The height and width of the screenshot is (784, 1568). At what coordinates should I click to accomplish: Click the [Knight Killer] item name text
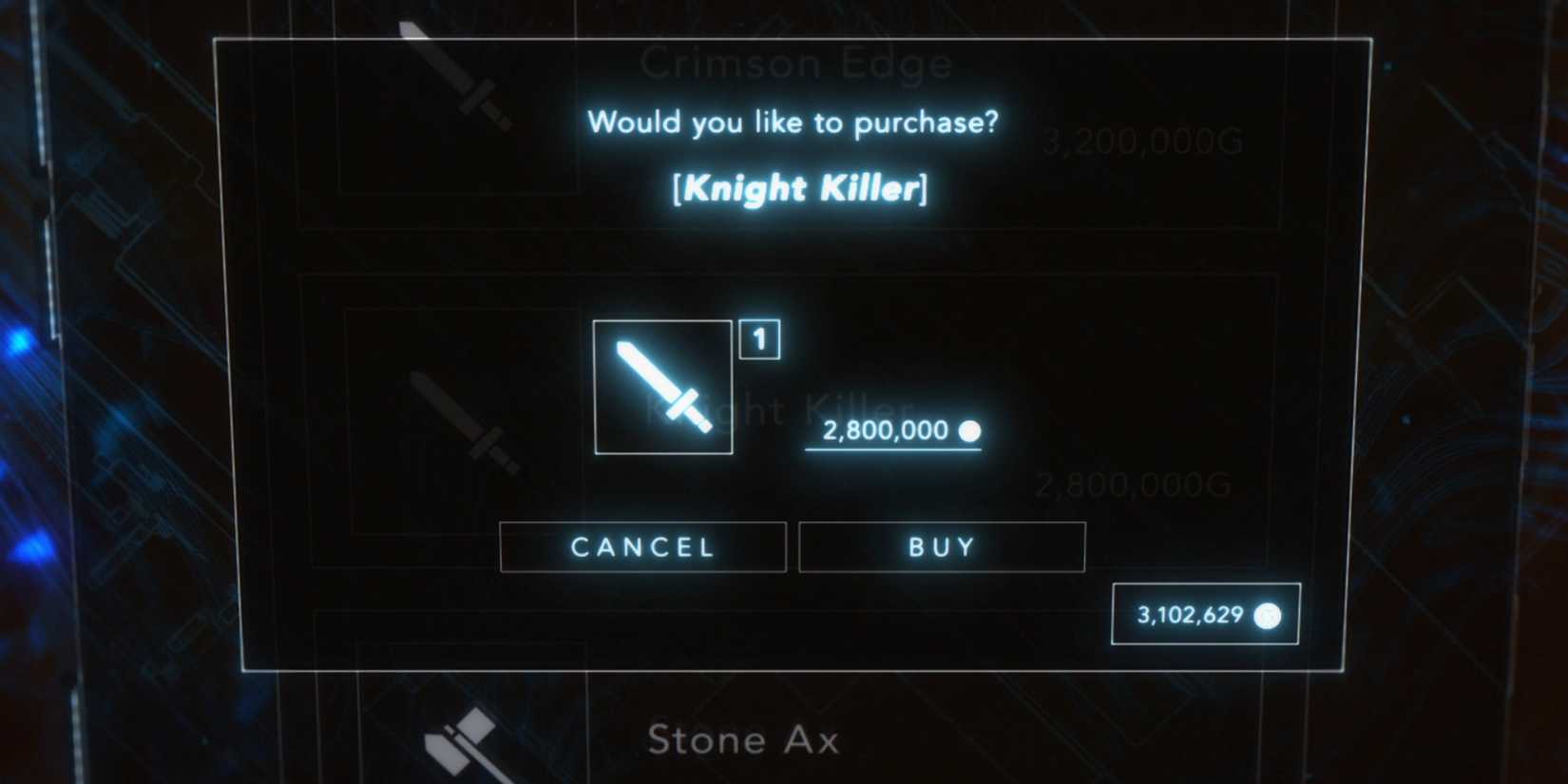[799, 188]
